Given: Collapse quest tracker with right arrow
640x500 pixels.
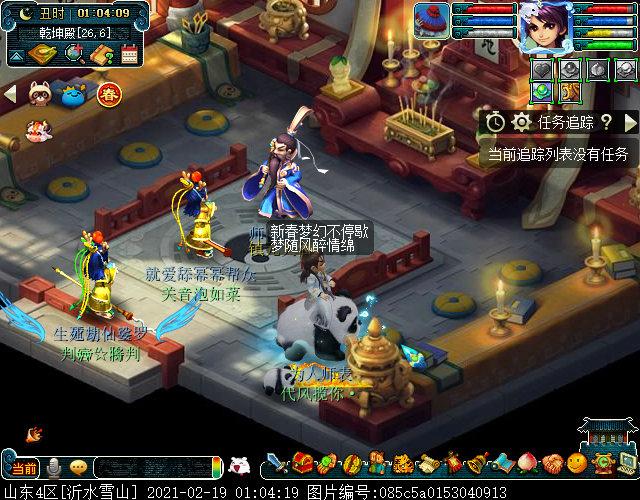Looking at the screenshot, I should 630,122.
